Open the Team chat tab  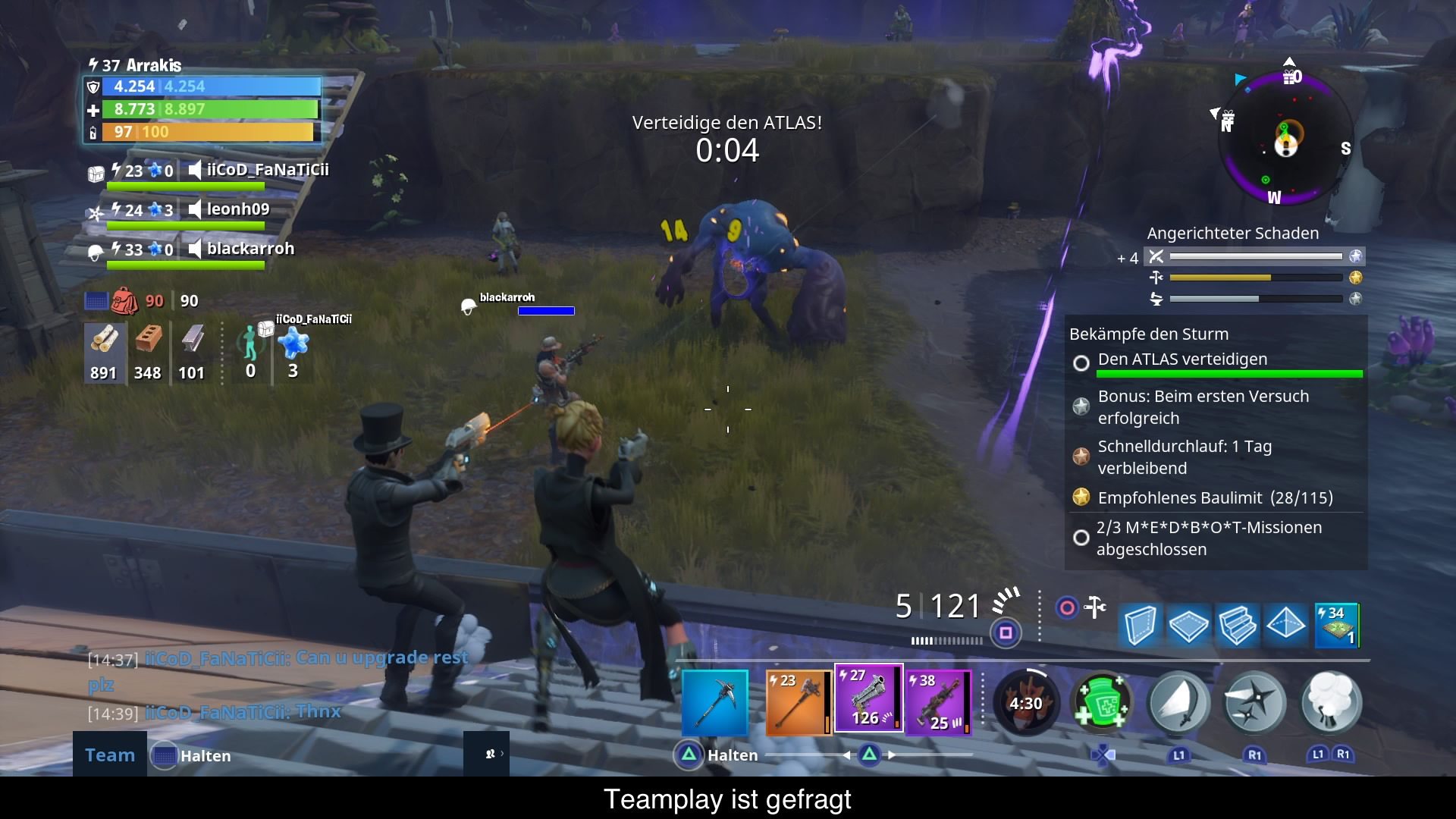tap(110, 755)
